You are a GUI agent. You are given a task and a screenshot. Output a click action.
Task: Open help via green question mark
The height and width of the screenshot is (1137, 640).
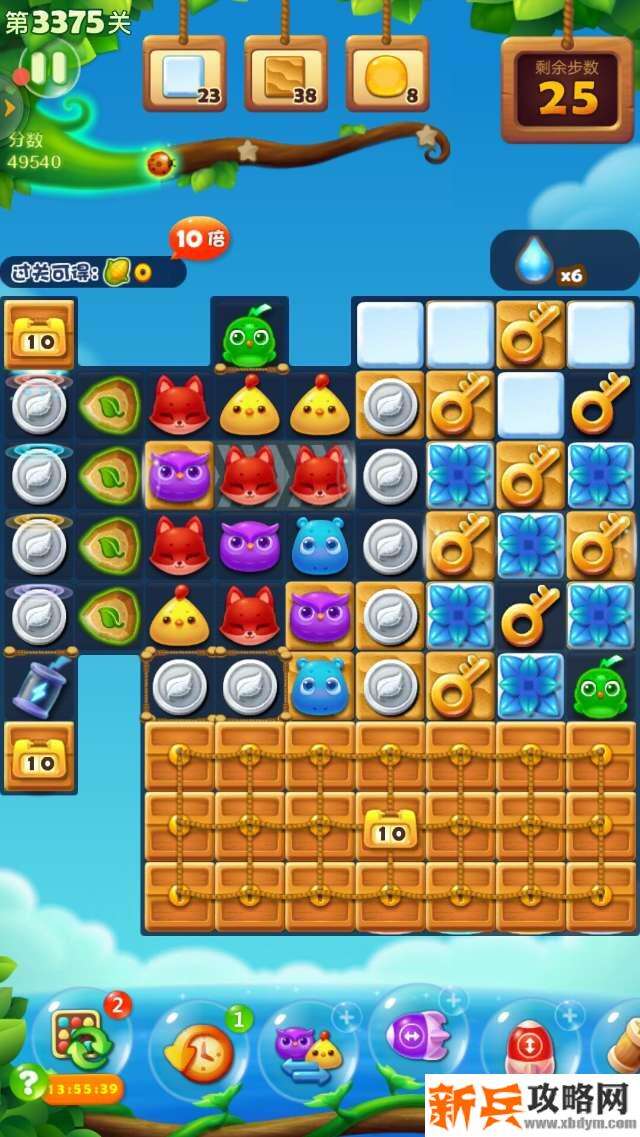pyautogui.click(x=25, y=1082)
